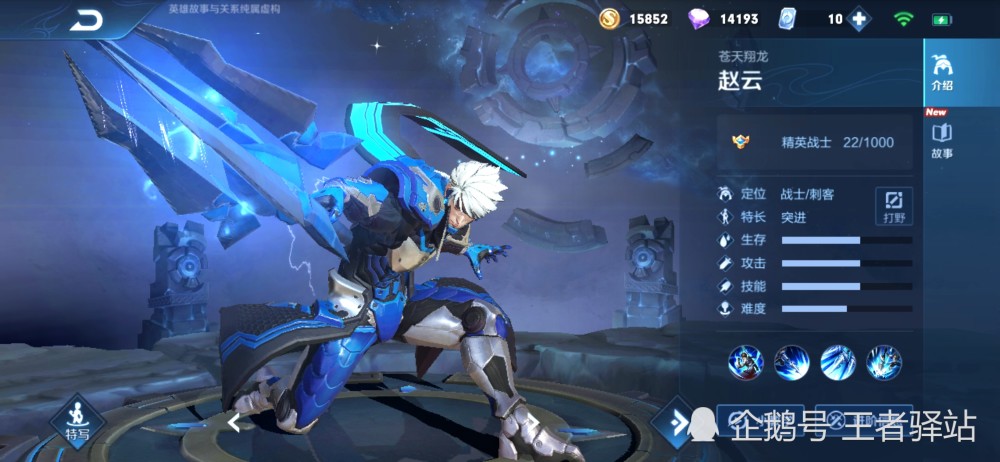View the skill icon showing a crouching warrior
The width and height of the screenshot is (1000, 462).
[x=746, y=361]
